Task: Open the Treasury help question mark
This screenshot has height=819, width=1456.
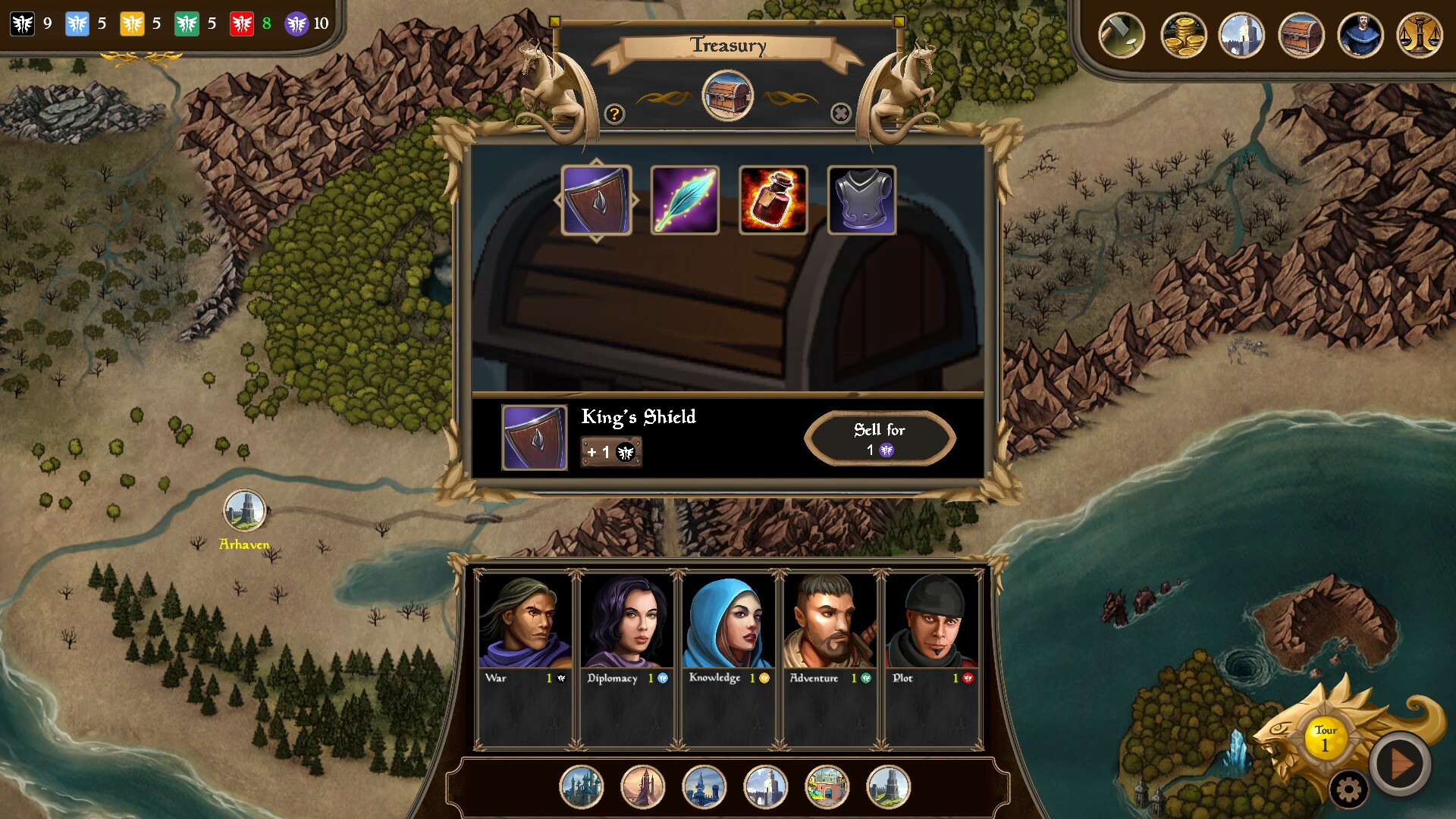Action: click(614, 115)
